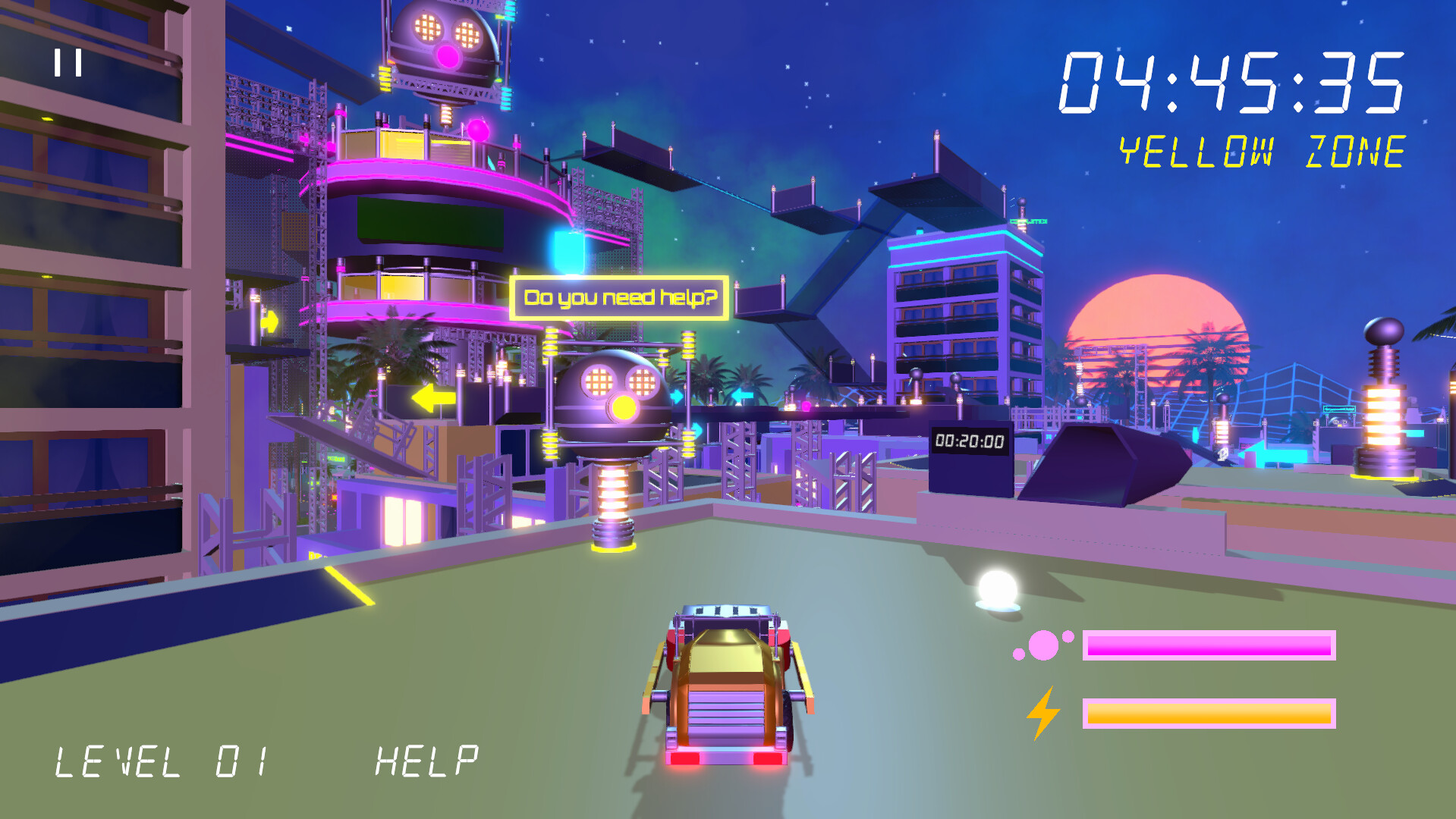
Task: Expand the Do you need help banner
Action: [620, 298]
